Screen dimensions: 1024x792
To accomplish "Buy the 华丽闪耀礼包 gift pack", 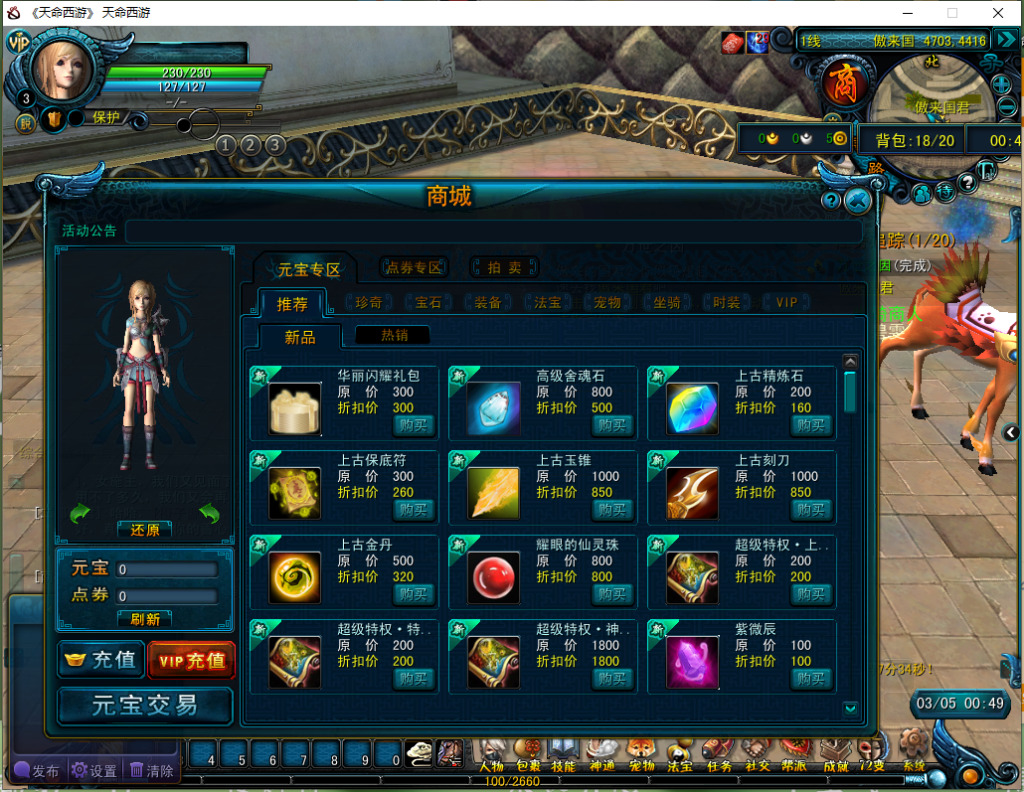I will (x=413, y=425).
